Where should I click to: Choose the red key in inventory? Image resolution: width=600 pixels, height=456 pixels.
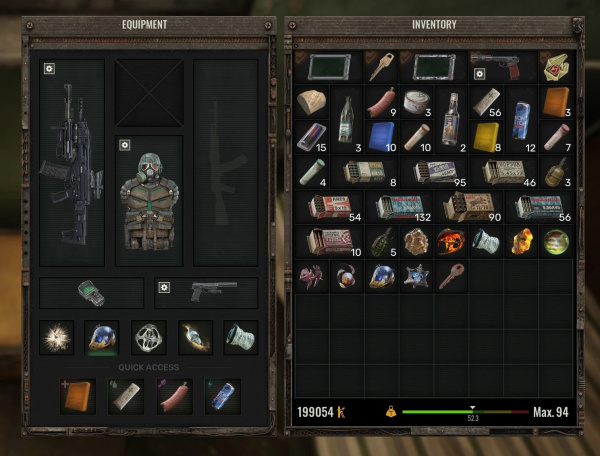coord(450,276)
